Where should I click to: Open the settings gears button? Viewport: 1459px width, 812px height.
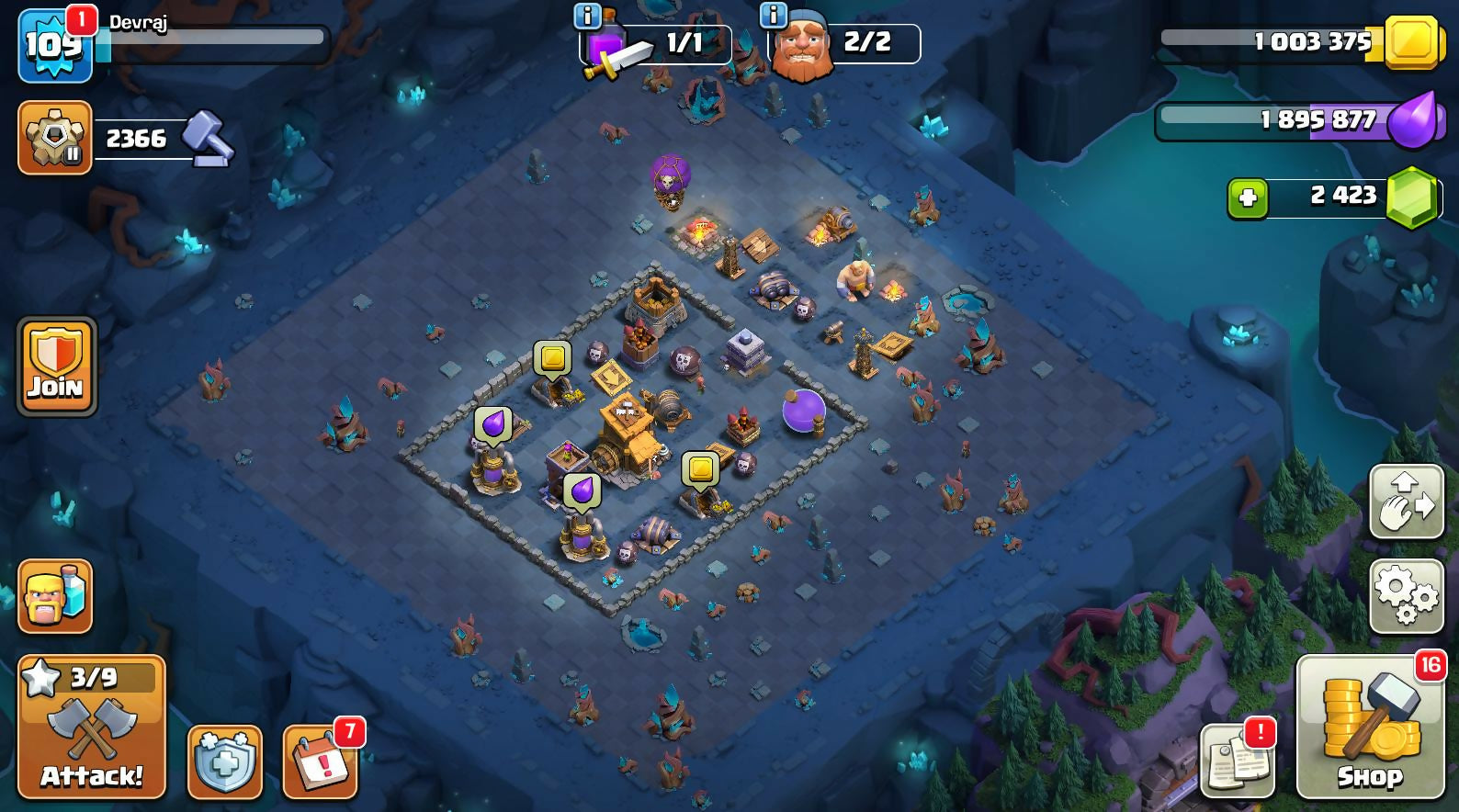tap(1406, 596)
